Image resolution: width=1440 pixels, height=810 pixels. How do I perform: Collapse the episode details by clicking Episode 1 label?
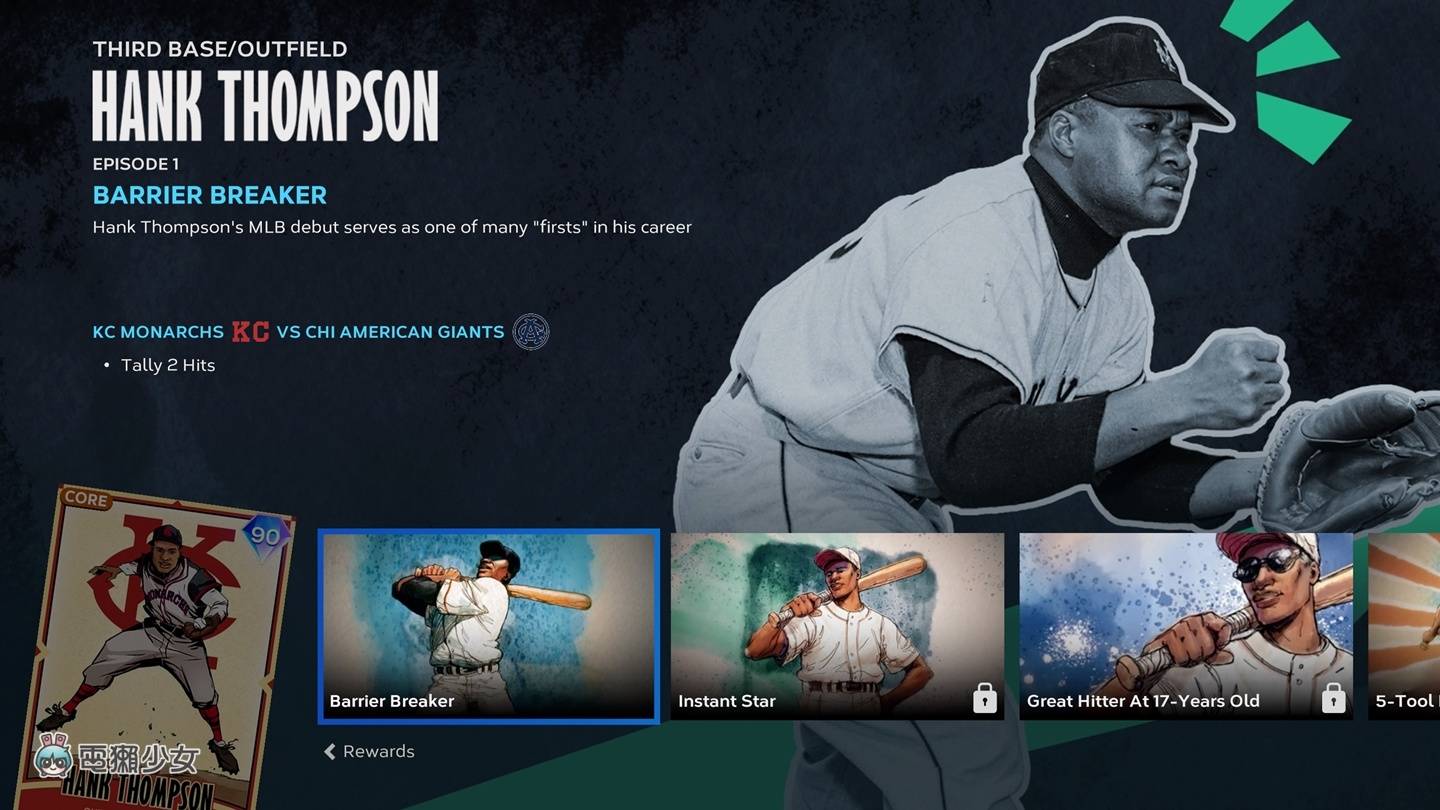click(x=134, y=163)
